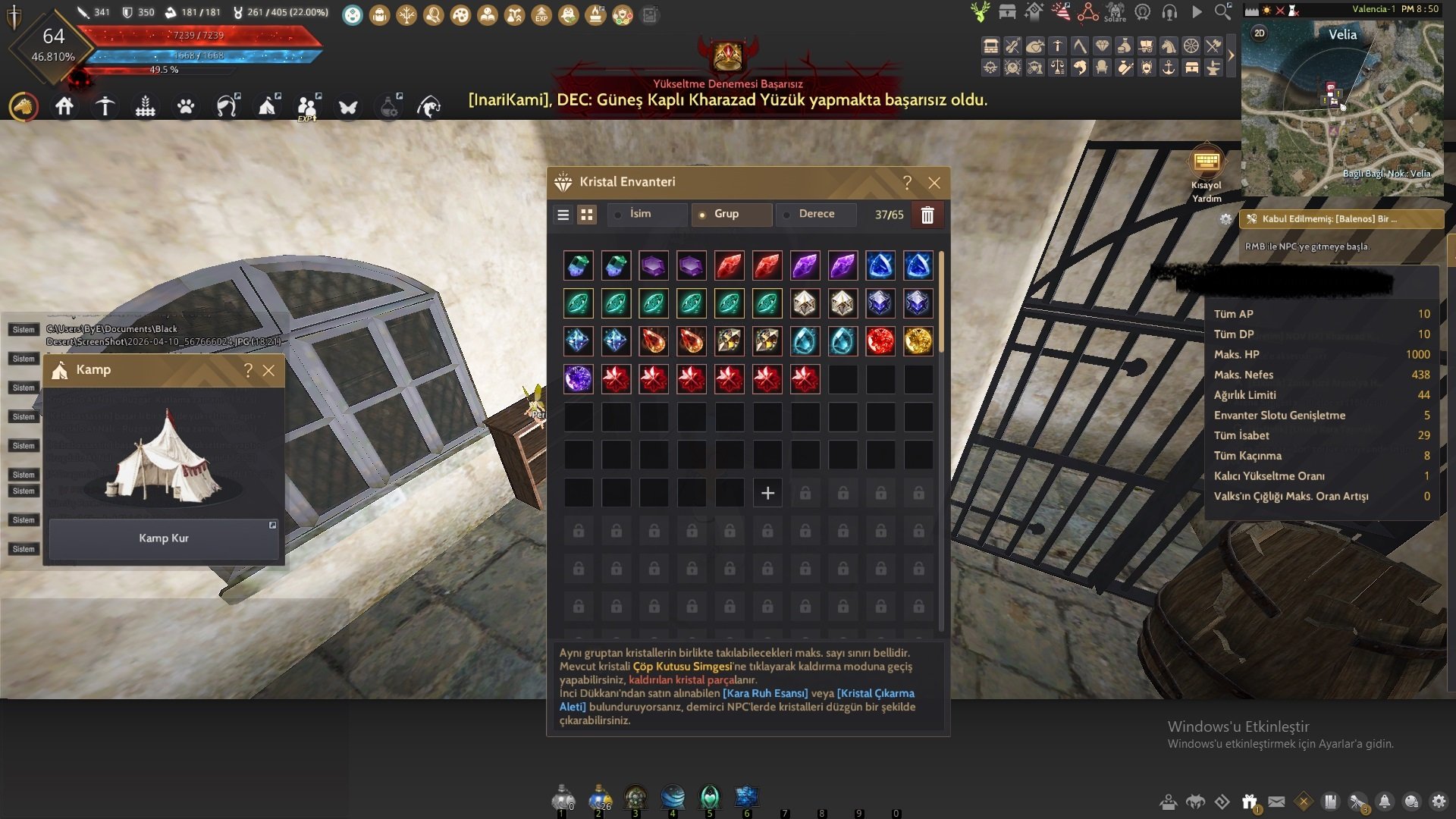Open the Kamp window help

tap(248, 370)
